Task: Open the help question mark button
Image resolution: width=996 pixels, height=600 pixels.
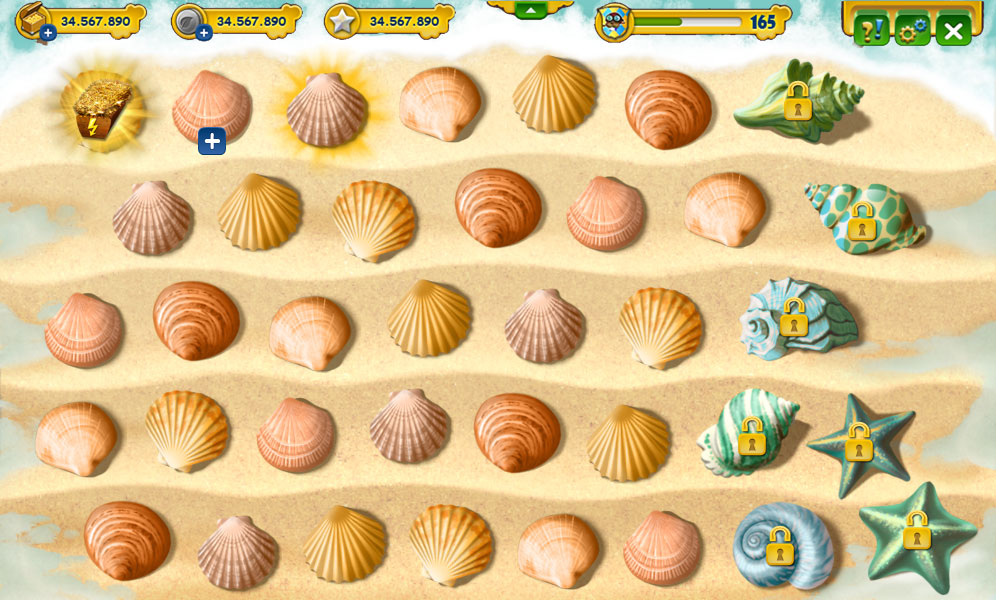Action: pyautogui.click(x=870, y=30)
